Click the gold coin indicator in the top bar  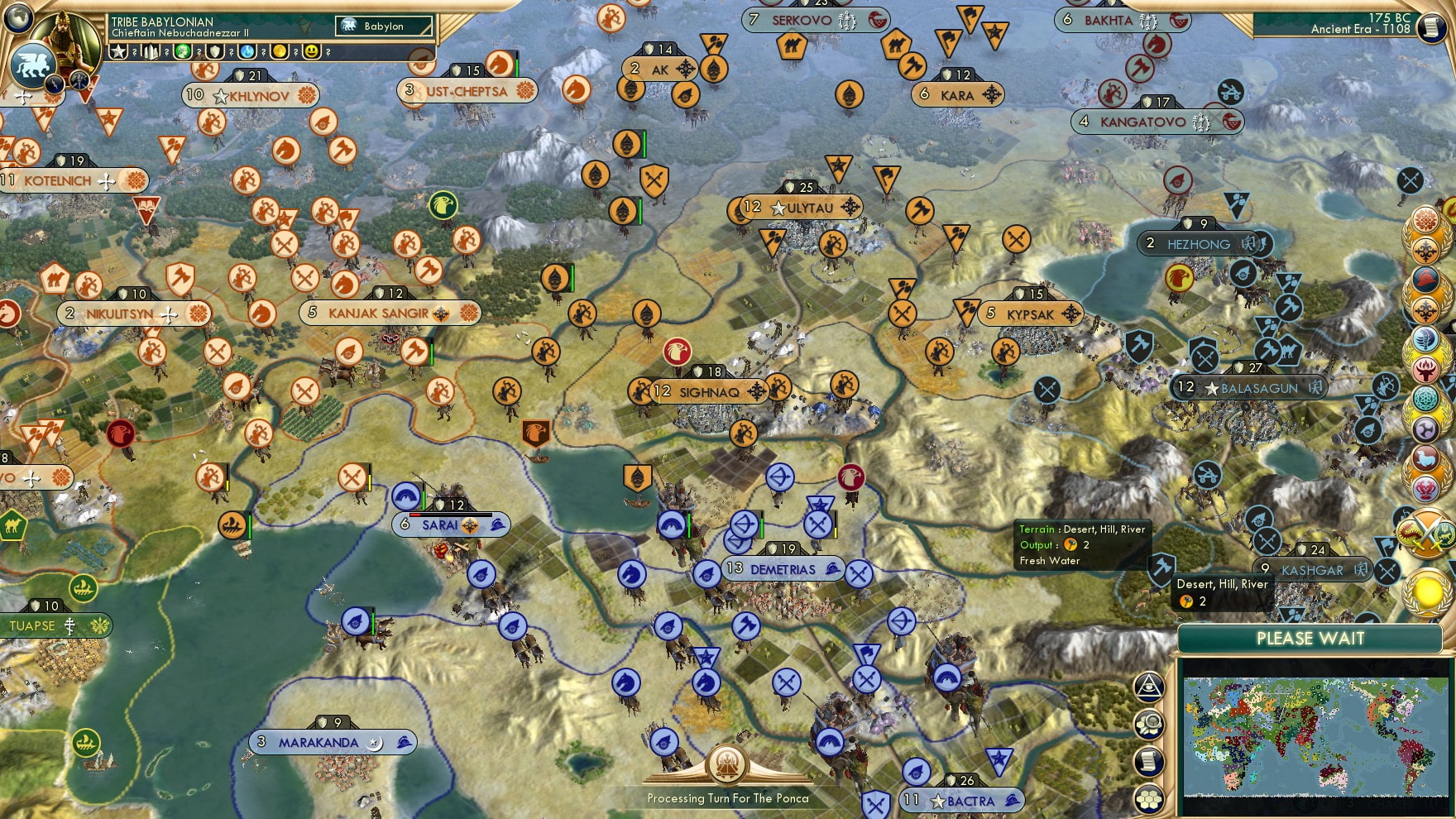coord(281,51)
